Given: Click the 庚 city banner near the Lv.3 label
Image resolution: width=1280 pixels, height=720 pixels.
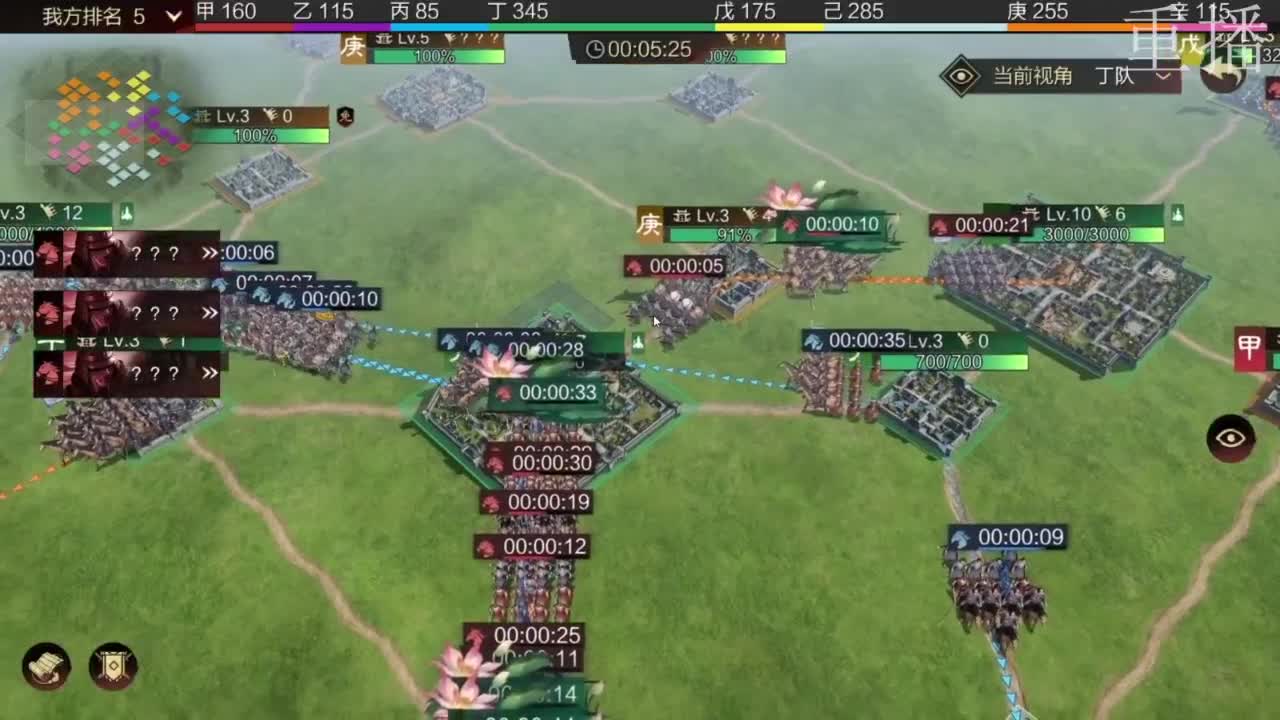Looking at the screenshot, I should tap(649, 224).
